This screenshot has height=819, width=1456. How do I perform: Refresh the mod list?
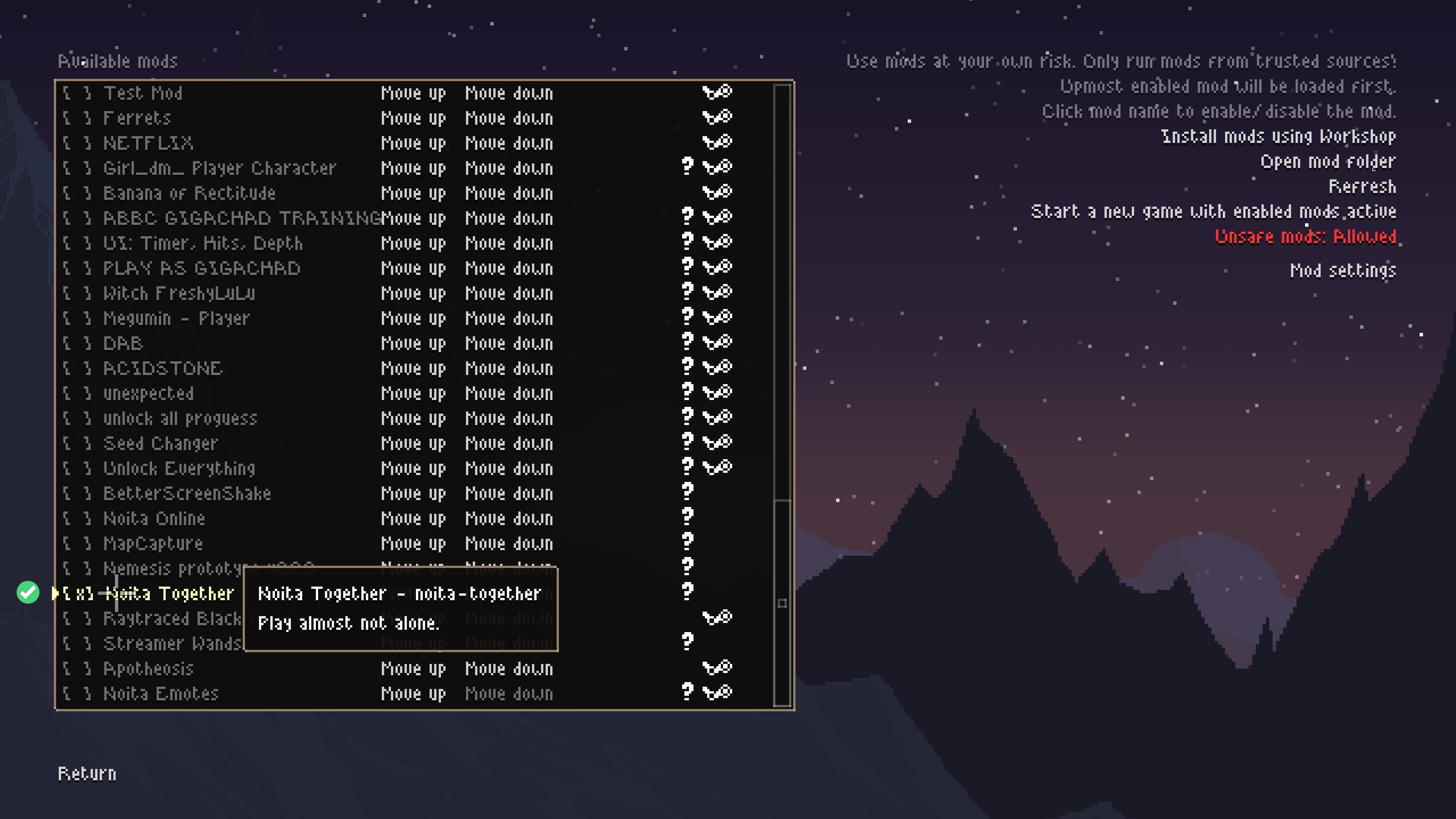click(1362, 187)
